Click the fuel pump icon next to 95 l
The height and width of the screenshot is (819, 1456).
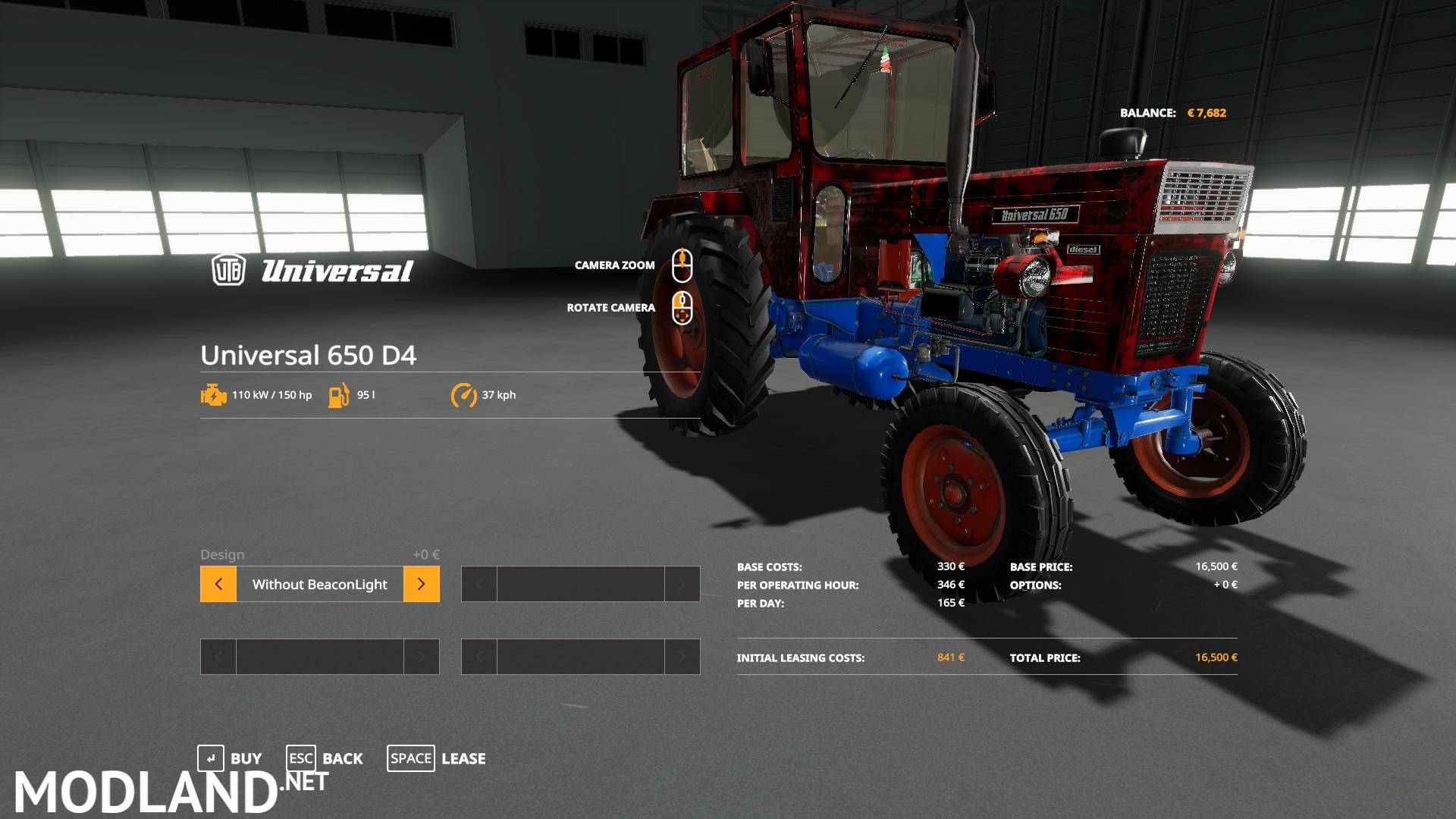click(339, 394)
